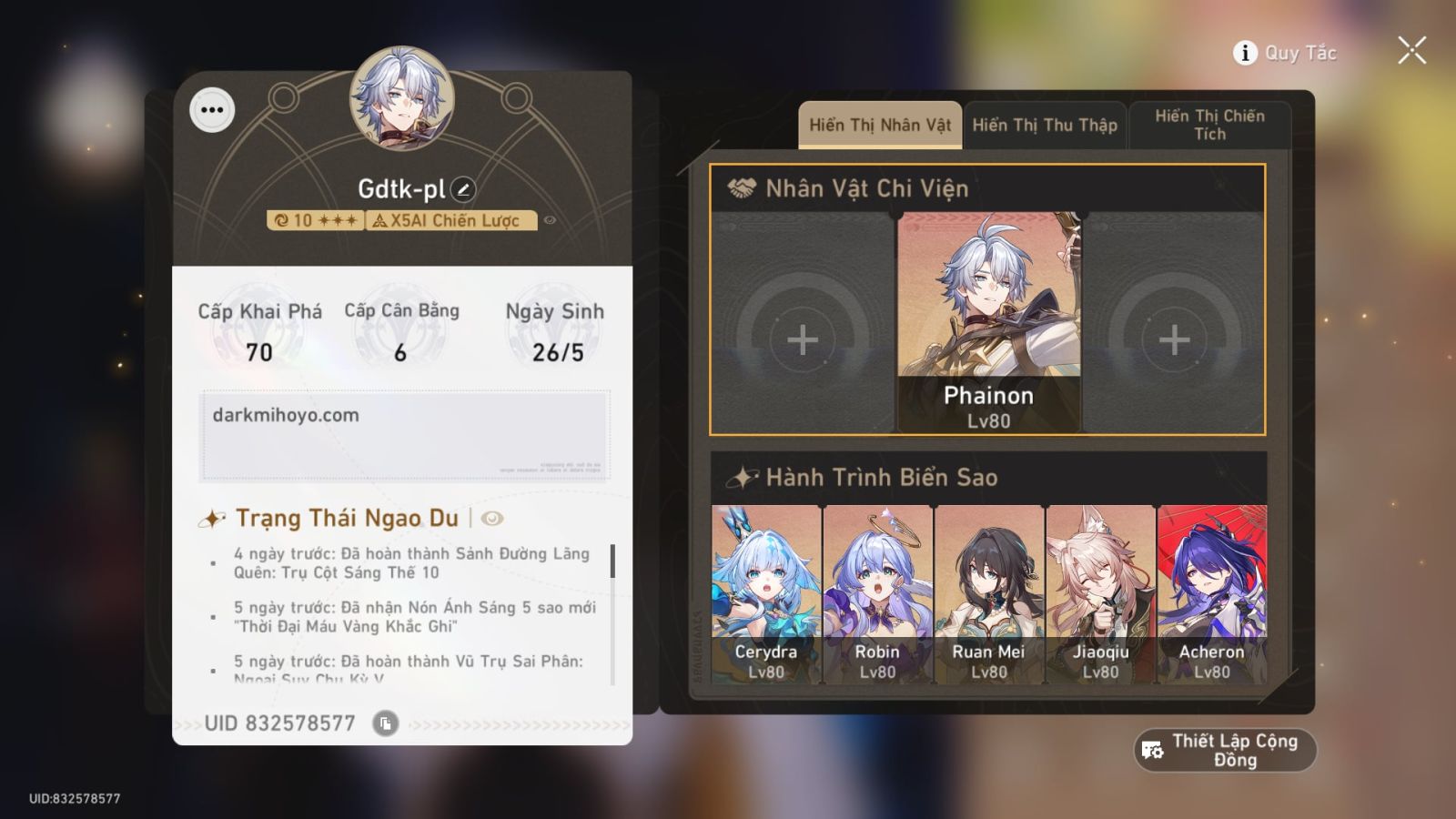Image resolution: width=1456 pixels, height=819 pixels.
Task: Switch to the Hiển Thị Thu Thập tab
Action: coord(1045,125)
